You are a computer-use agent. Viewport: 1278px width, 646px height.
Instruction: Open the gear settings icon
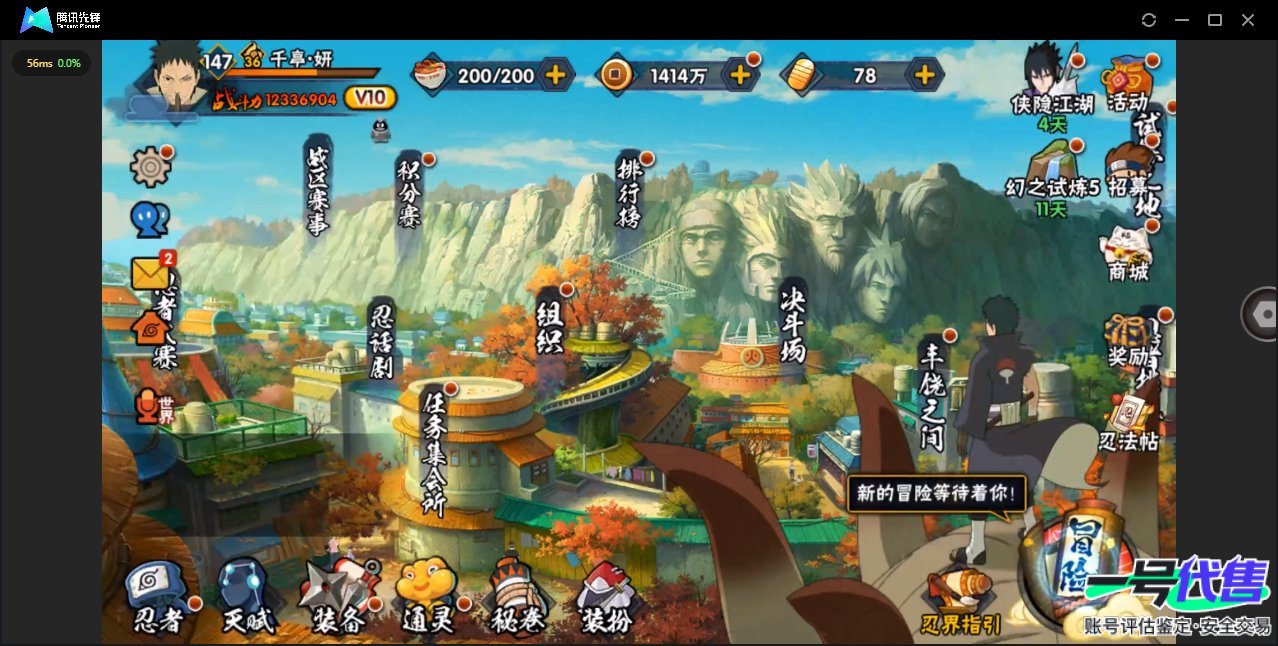click(150, 166)
